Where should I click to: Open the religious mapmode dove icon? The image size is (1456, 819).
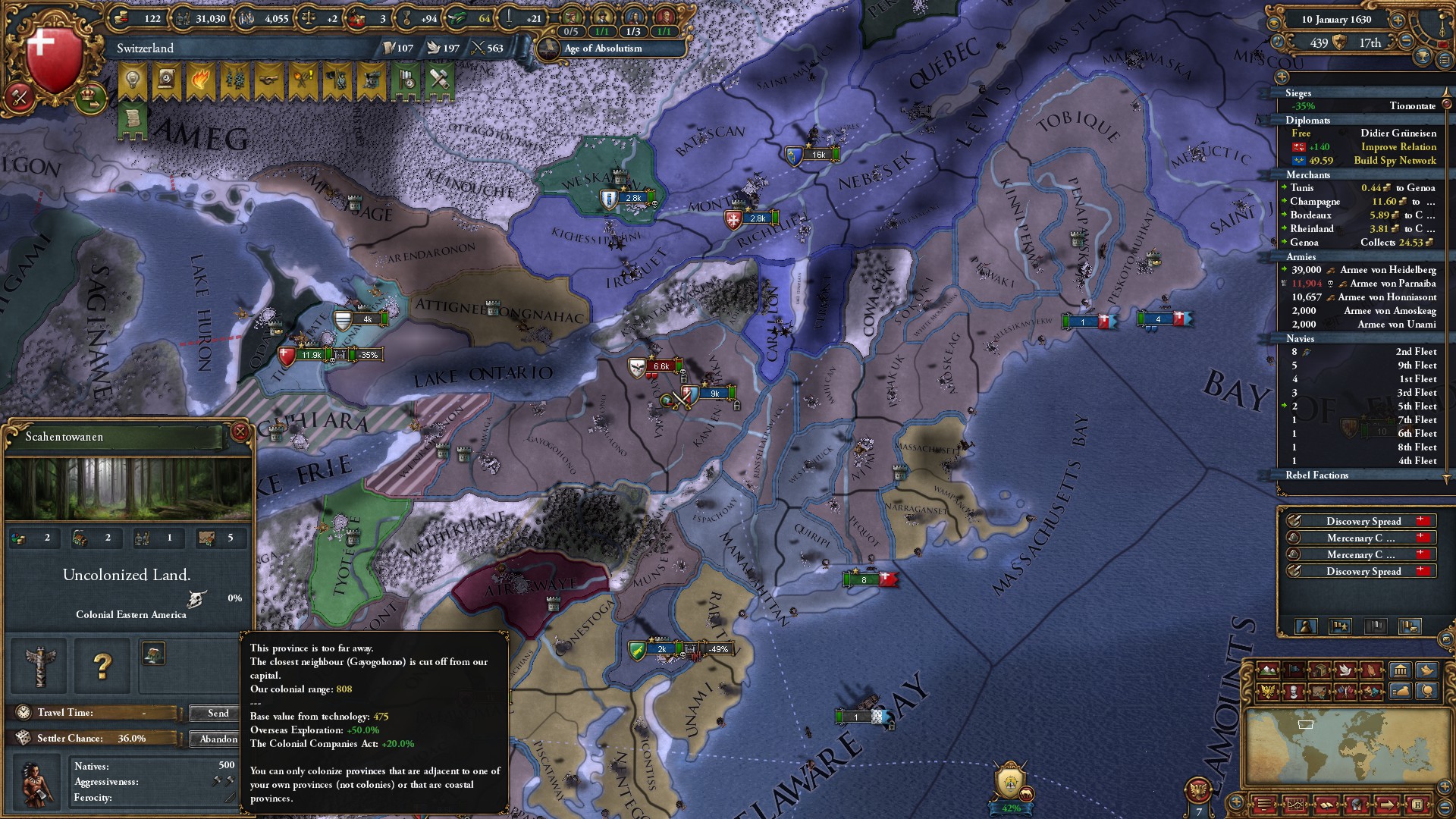(x=1345, y=670)
